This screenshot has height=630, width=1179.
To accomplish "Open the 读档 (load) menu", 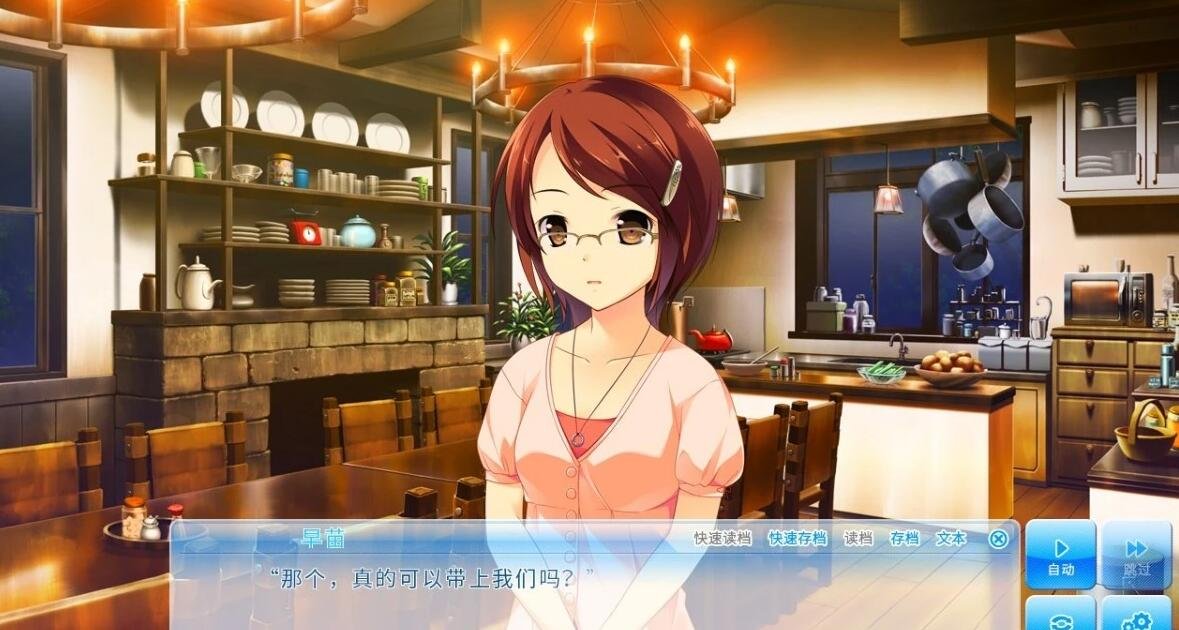I will (x=858, y=538).
